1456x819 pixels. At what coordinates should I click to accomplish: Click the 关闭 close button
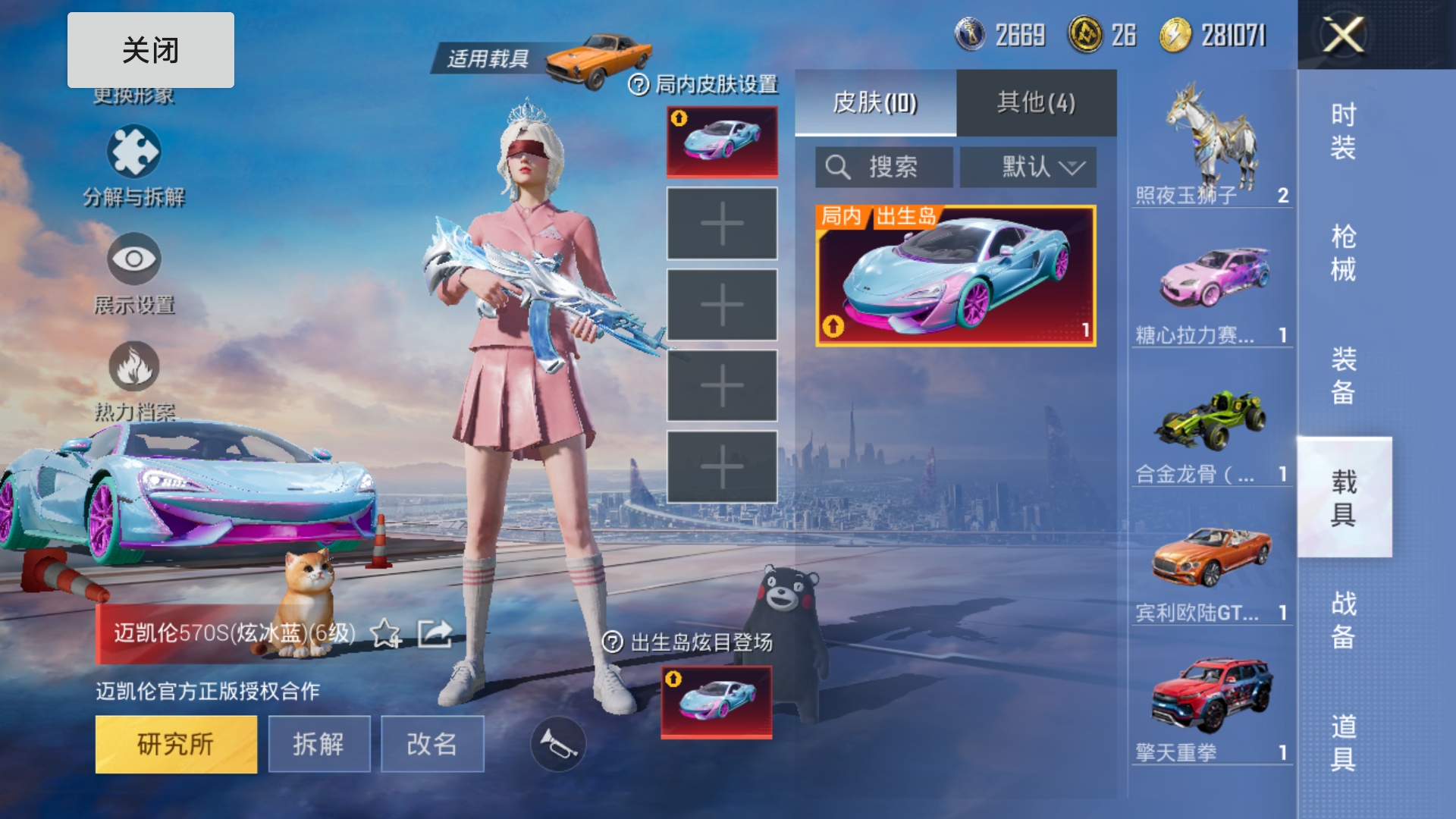[x=150, y=50]
